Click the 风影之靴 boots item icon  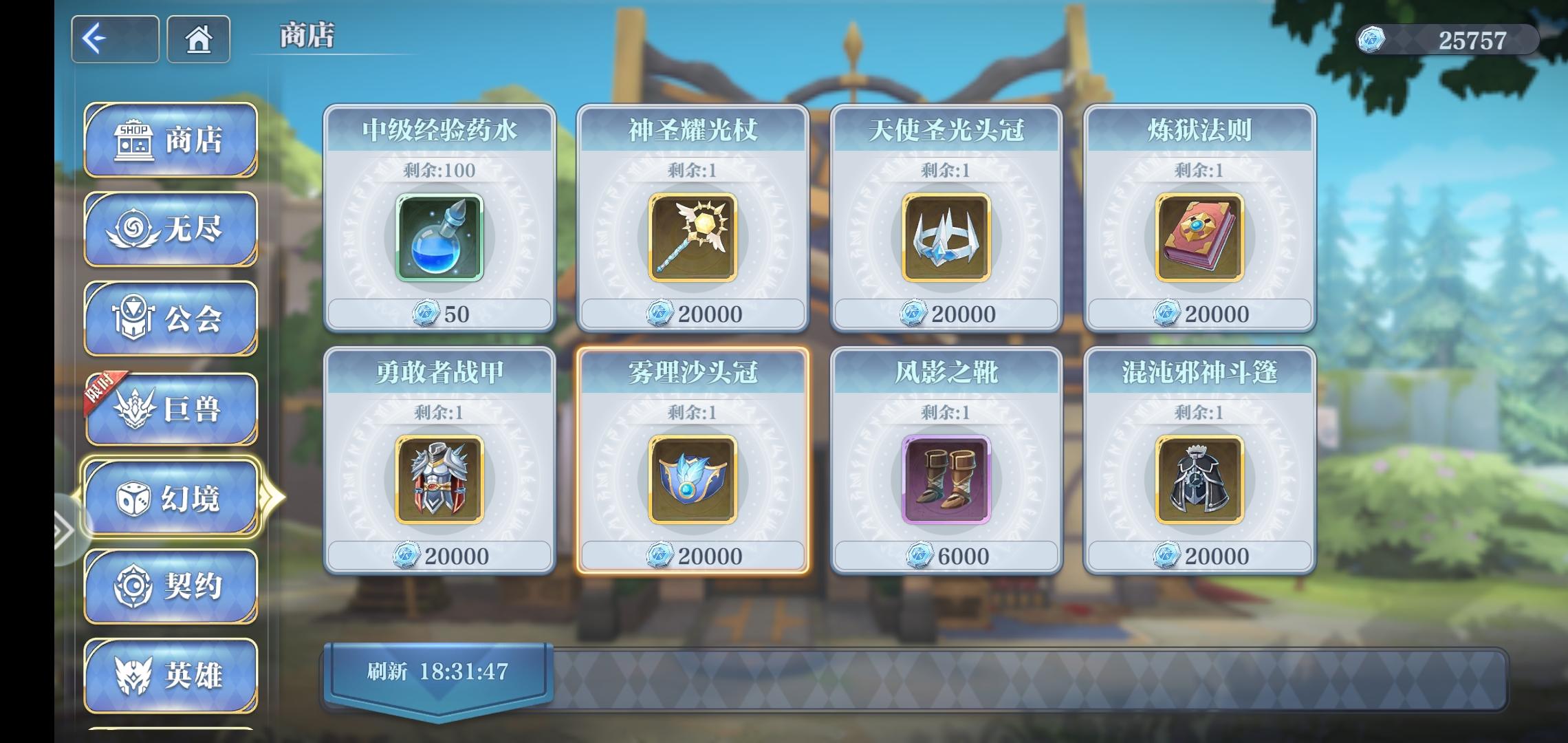(945, 482)
